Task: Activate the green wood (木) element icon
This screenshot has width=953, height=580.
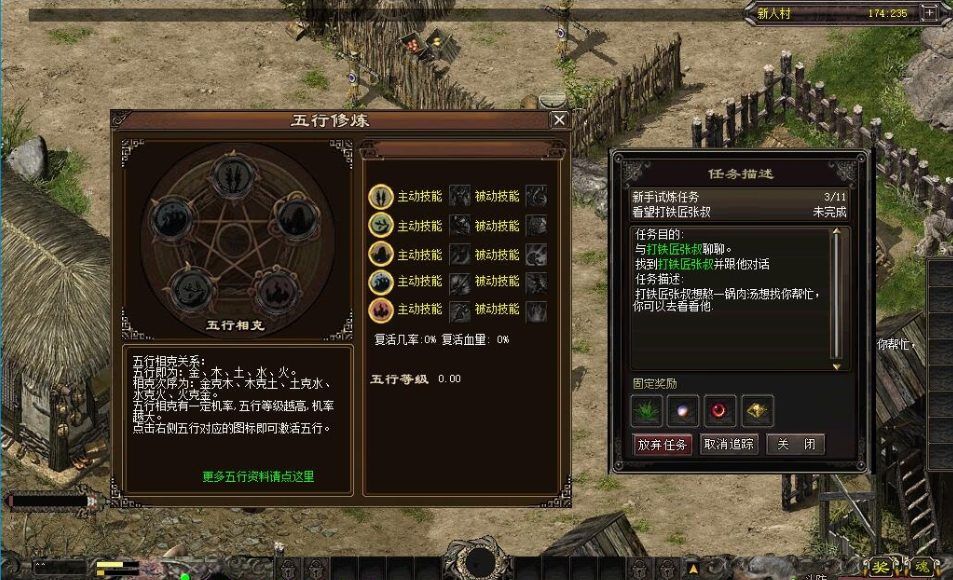Action: [380, 225]
